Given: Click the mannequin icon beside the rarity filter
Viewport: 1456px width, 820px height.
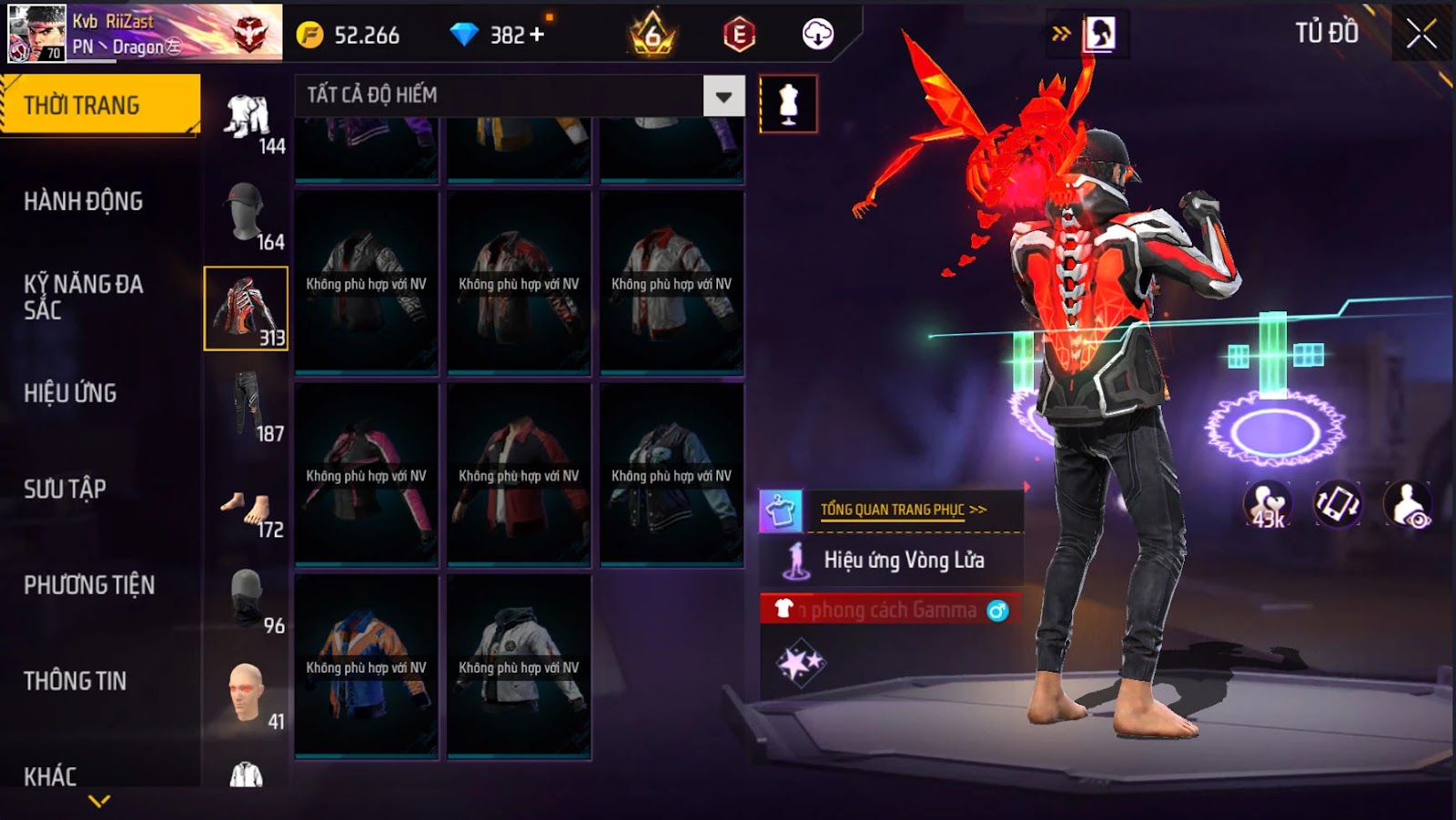Looking at the screenshot, I should tap(788, 105).
